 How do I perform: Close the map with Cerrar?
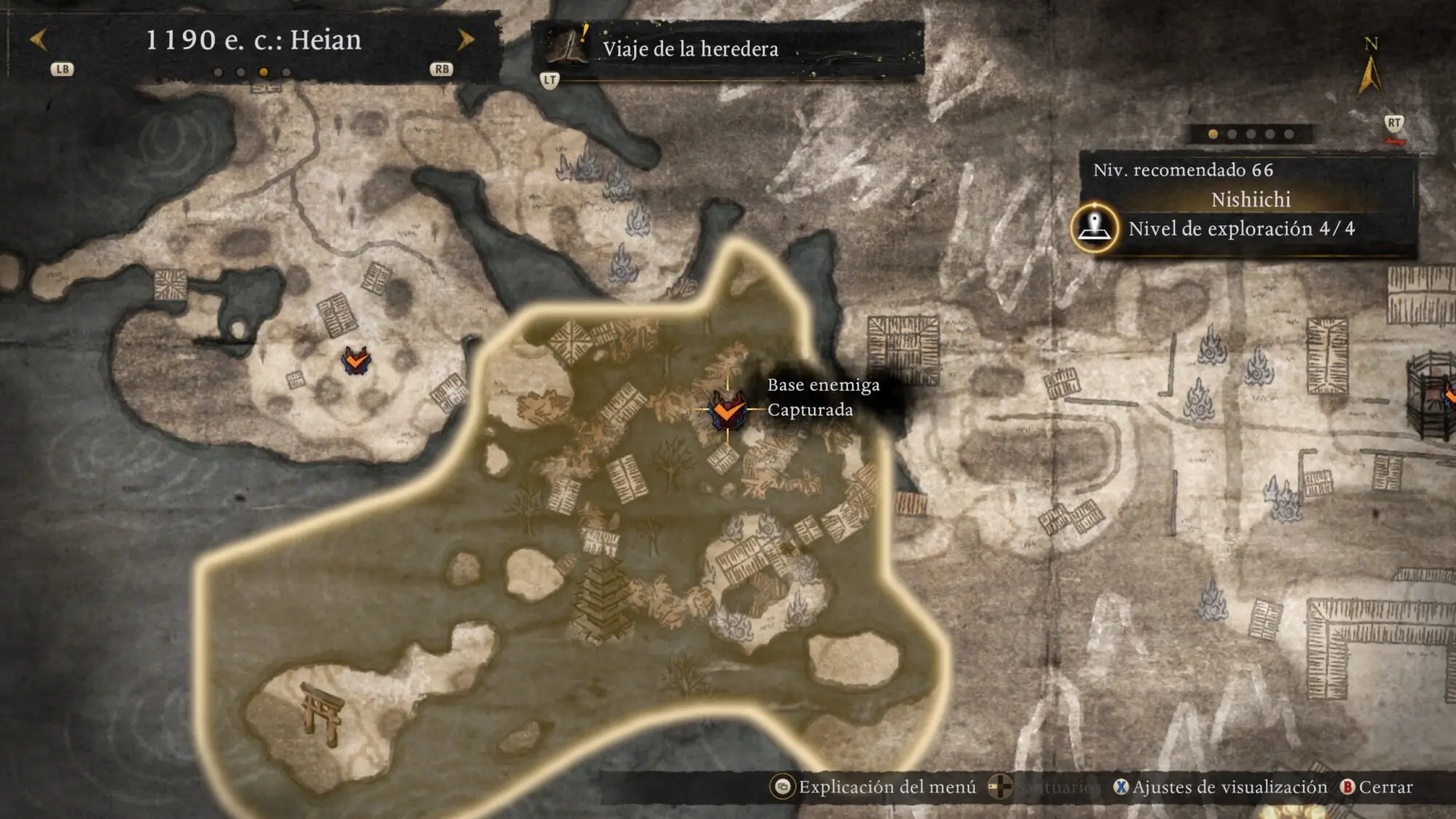tap(1377, 787)
